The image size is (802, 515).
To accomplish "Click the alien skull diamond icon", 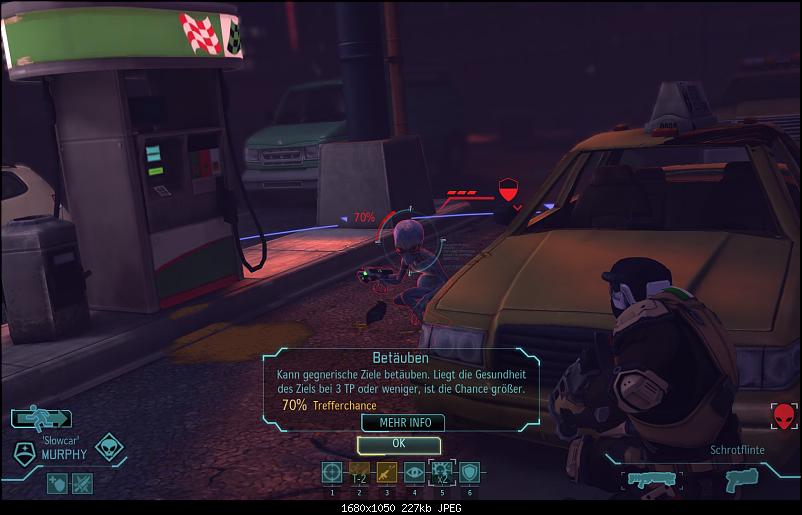I will point(109,448).
